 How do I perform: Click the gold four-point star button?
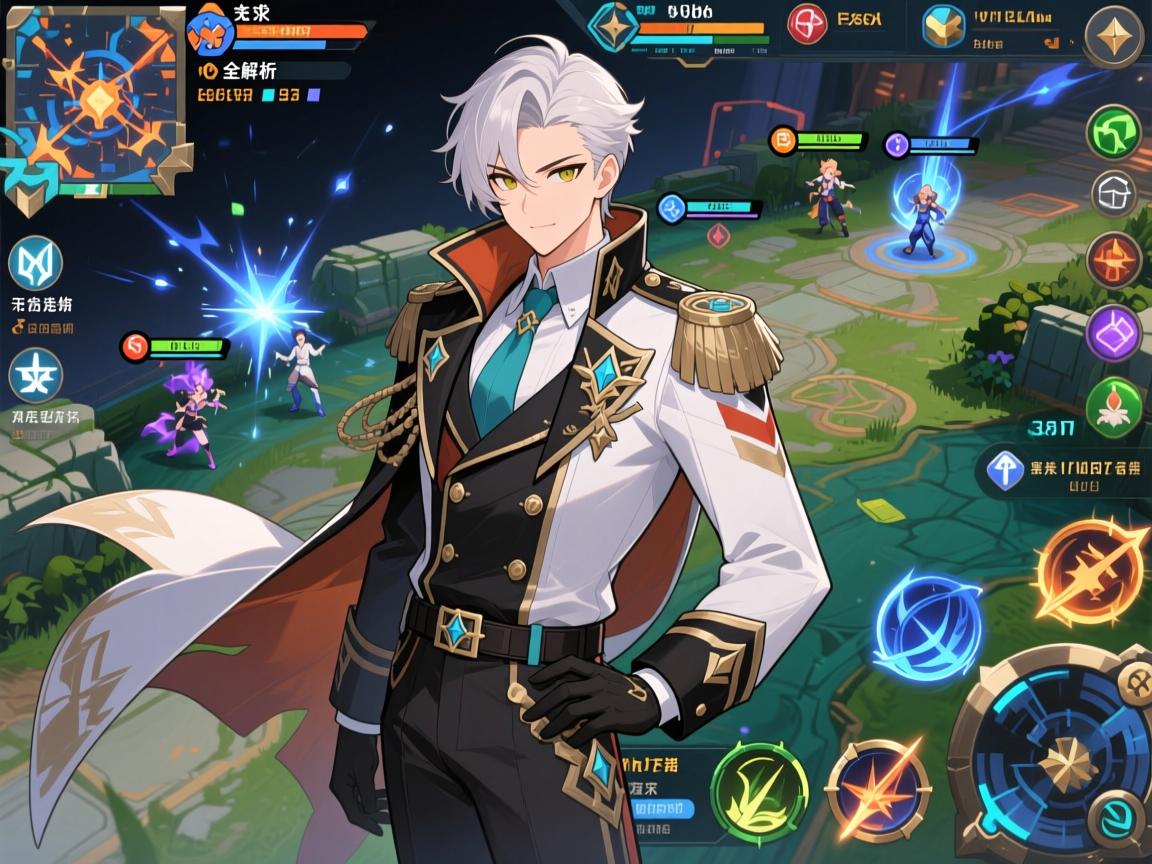(x=1113, y=37)
